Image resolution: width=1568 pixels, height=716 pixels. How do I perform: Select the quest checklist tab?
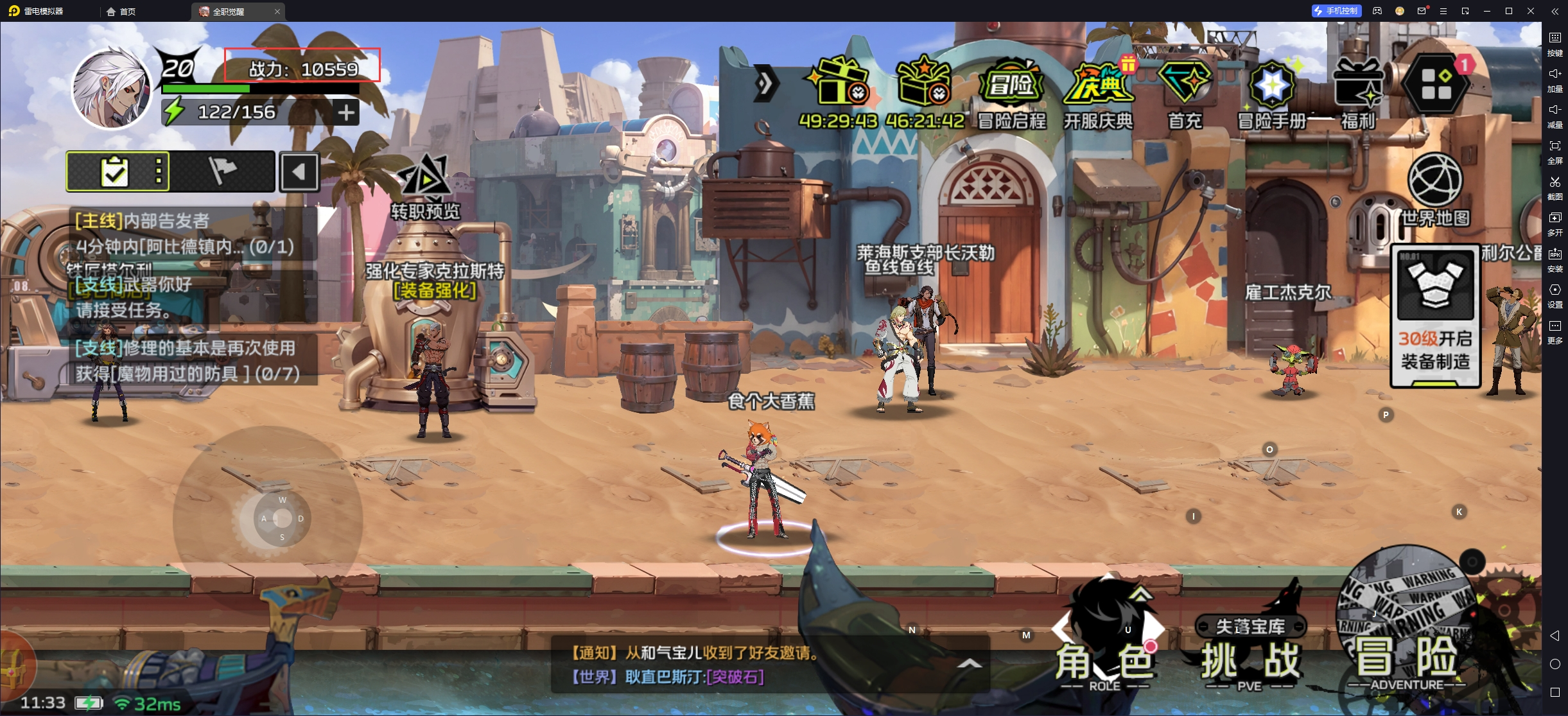click(116, 171)
